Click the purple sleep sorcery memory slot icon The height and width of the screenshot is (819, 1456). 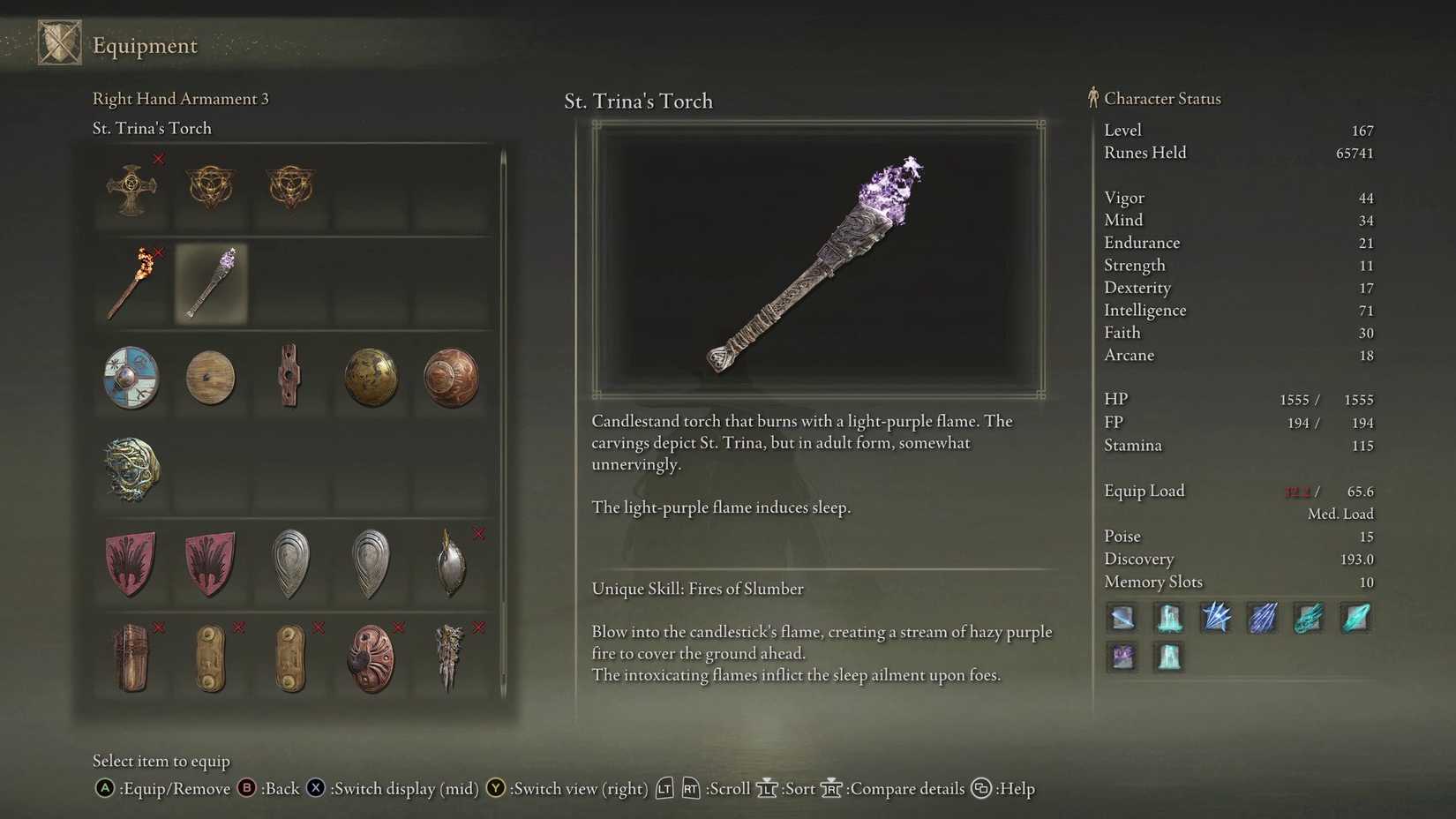pyautogui.click(x=1122, y=656)
